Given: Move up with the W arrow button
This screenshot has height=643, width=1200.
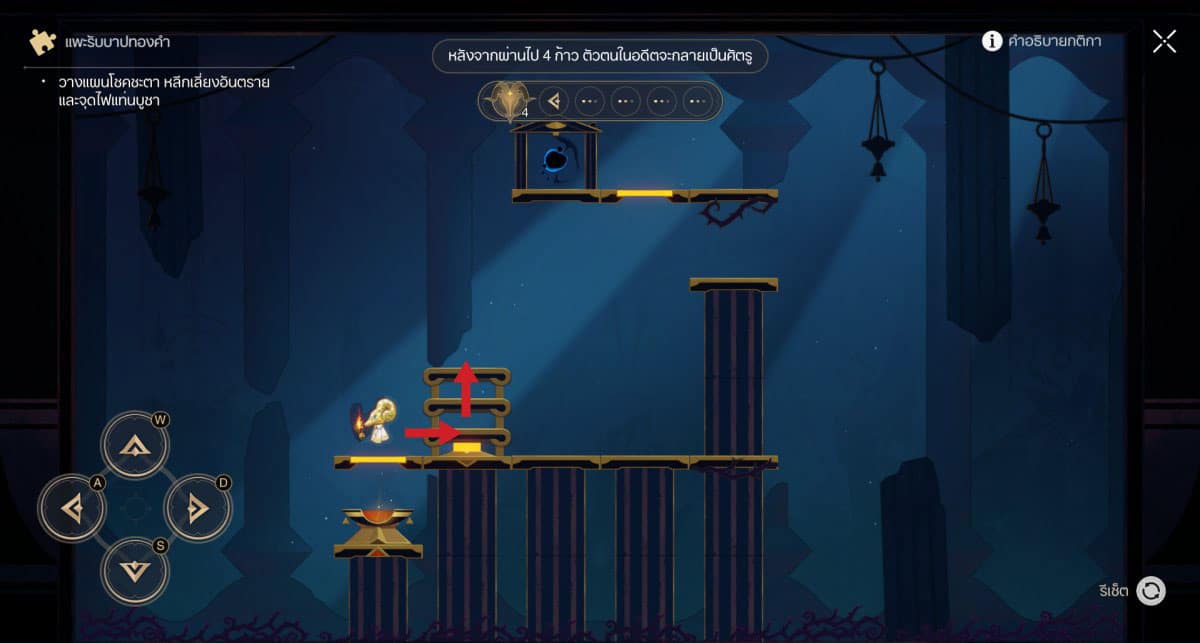Looking at the screenshot, I should point(135,445).
